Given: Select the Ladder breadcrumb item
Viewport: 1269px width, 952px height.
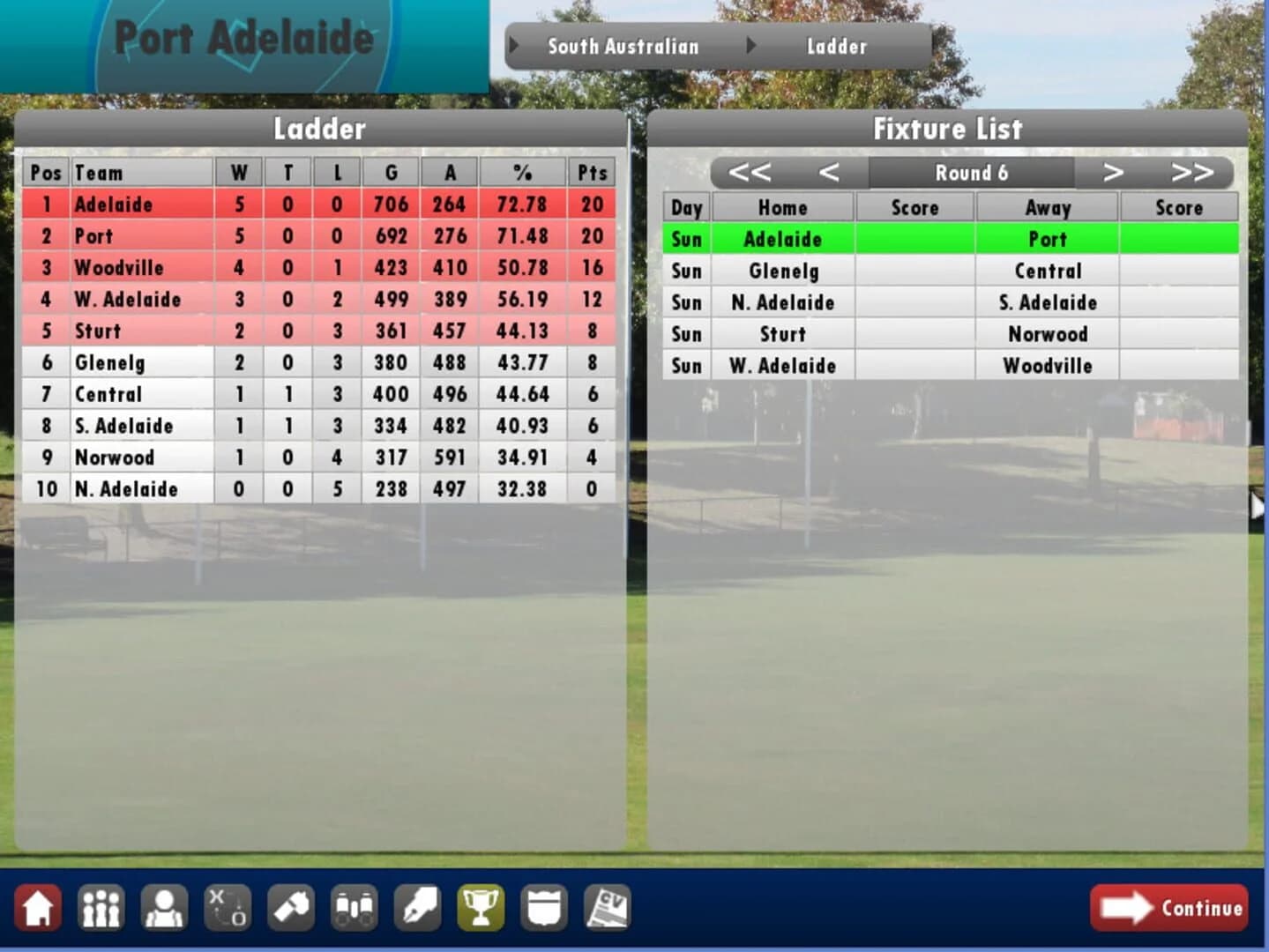Looking at the screenshot, I should pos(836,47).
